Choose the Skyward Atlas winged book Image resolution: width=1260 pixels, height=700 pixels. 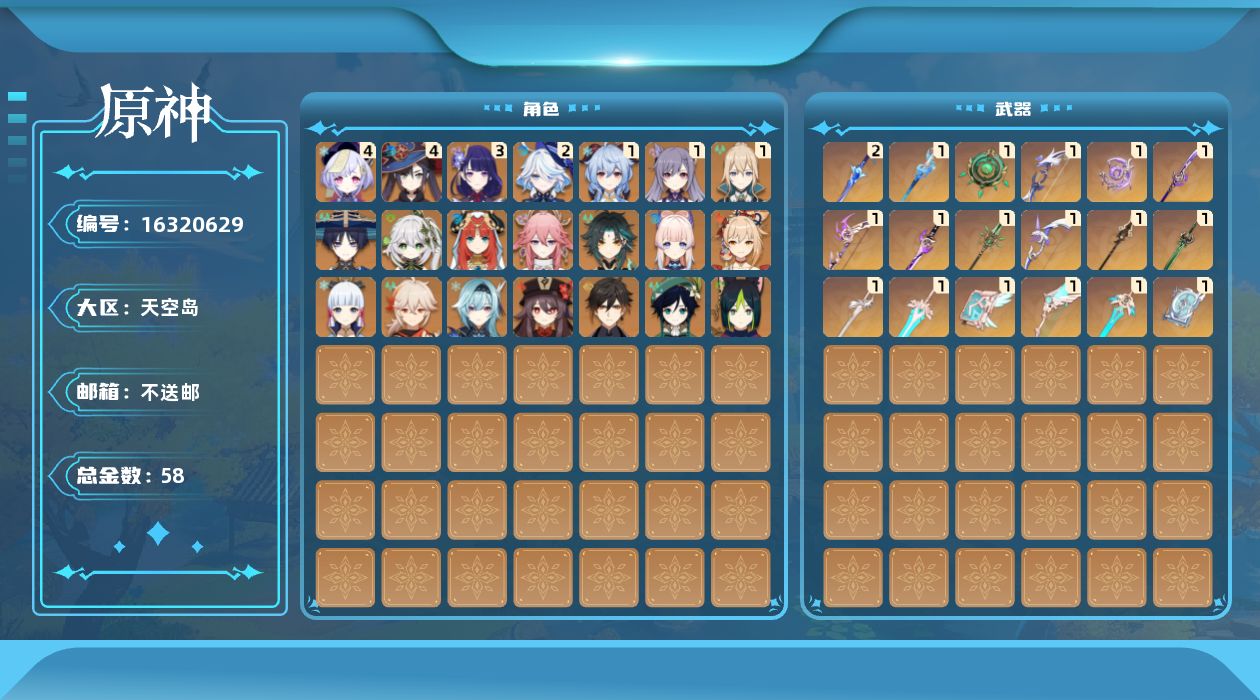tap(985, 307)
